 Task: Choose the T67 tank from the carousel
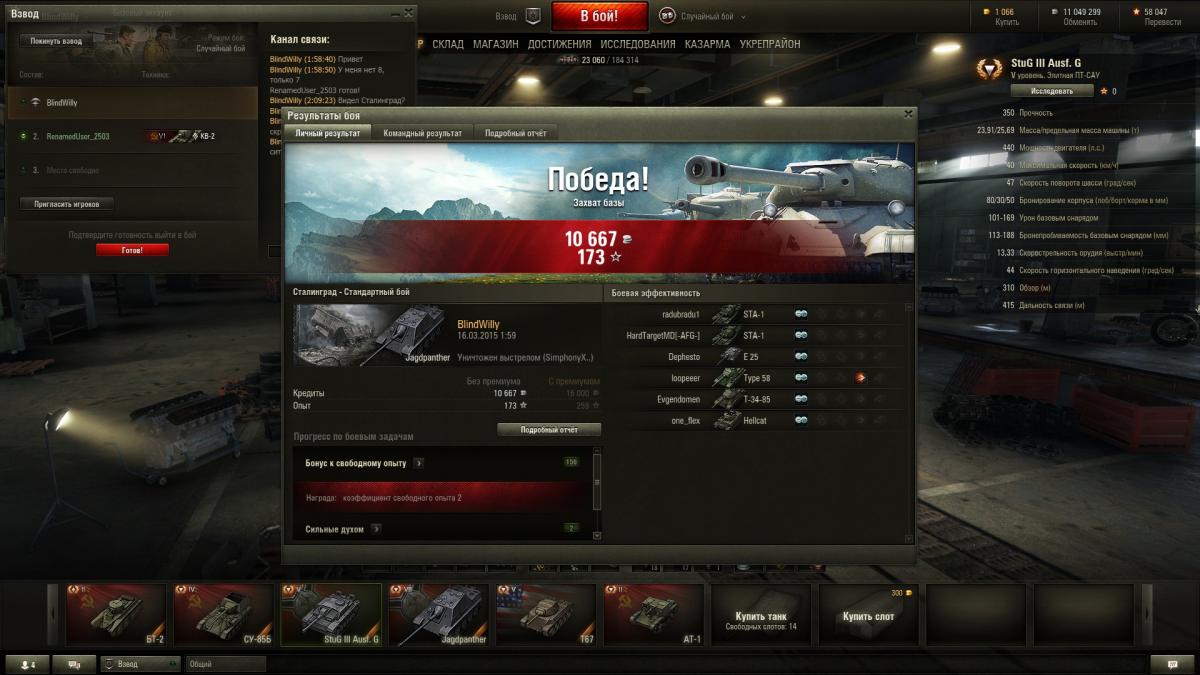pyautogui.click(x=546, y=615)
